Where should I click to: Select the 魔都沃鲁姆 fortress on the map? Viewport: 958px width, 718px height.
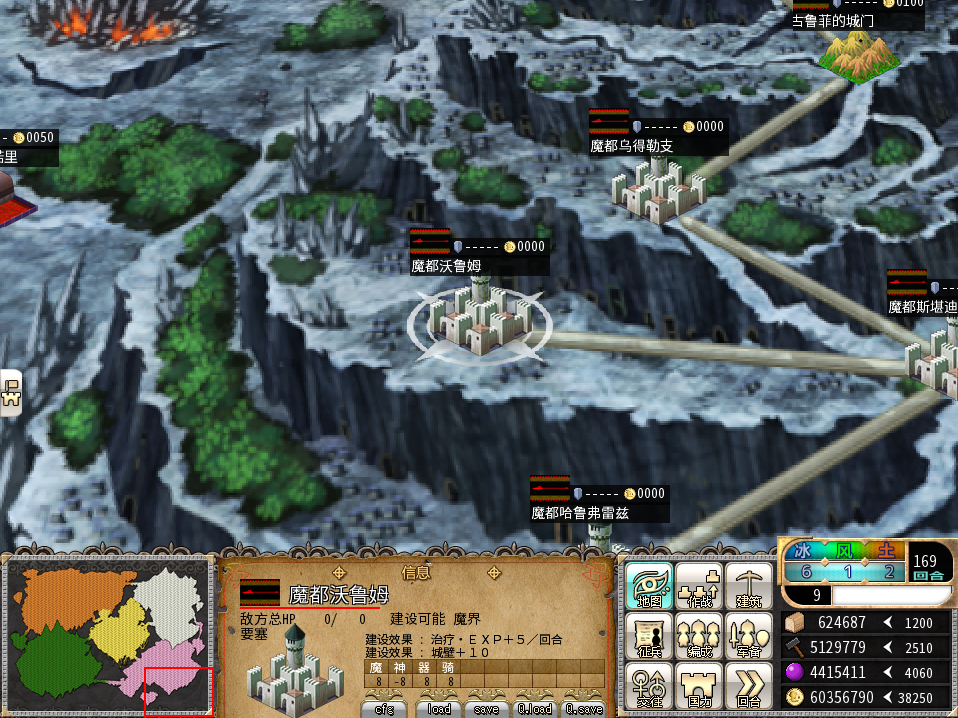(478, 316)
